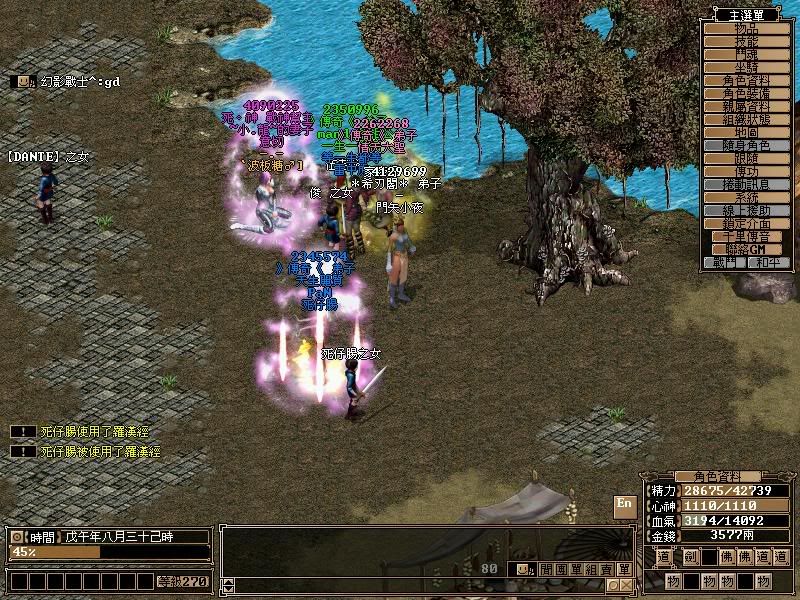This screenshot has height=600, width=800.
Task: Open 千里傳音 long-distance whisper
Action: (746, 236)
